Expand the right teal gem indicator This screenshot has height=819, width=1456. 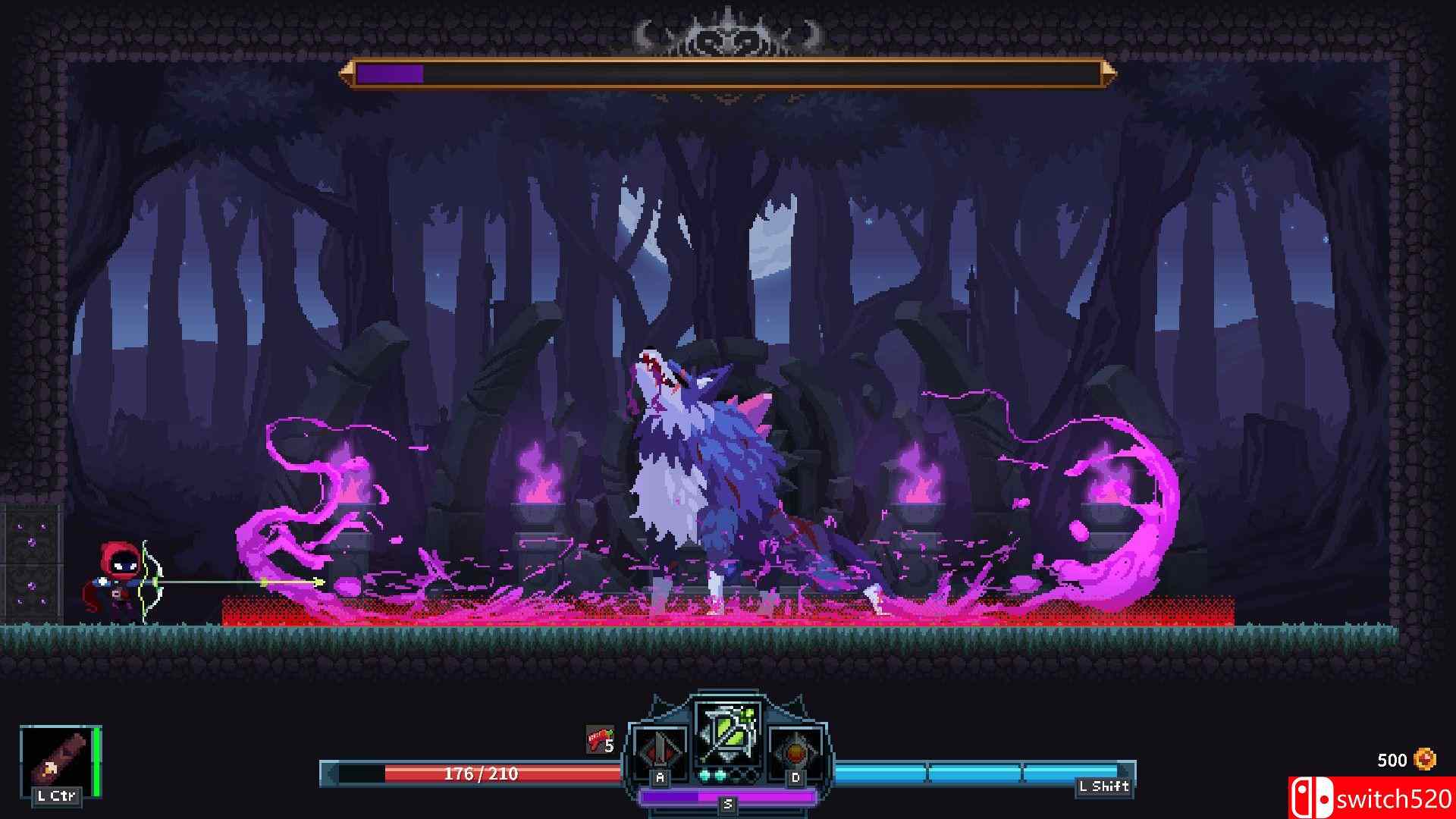(720, 775)
